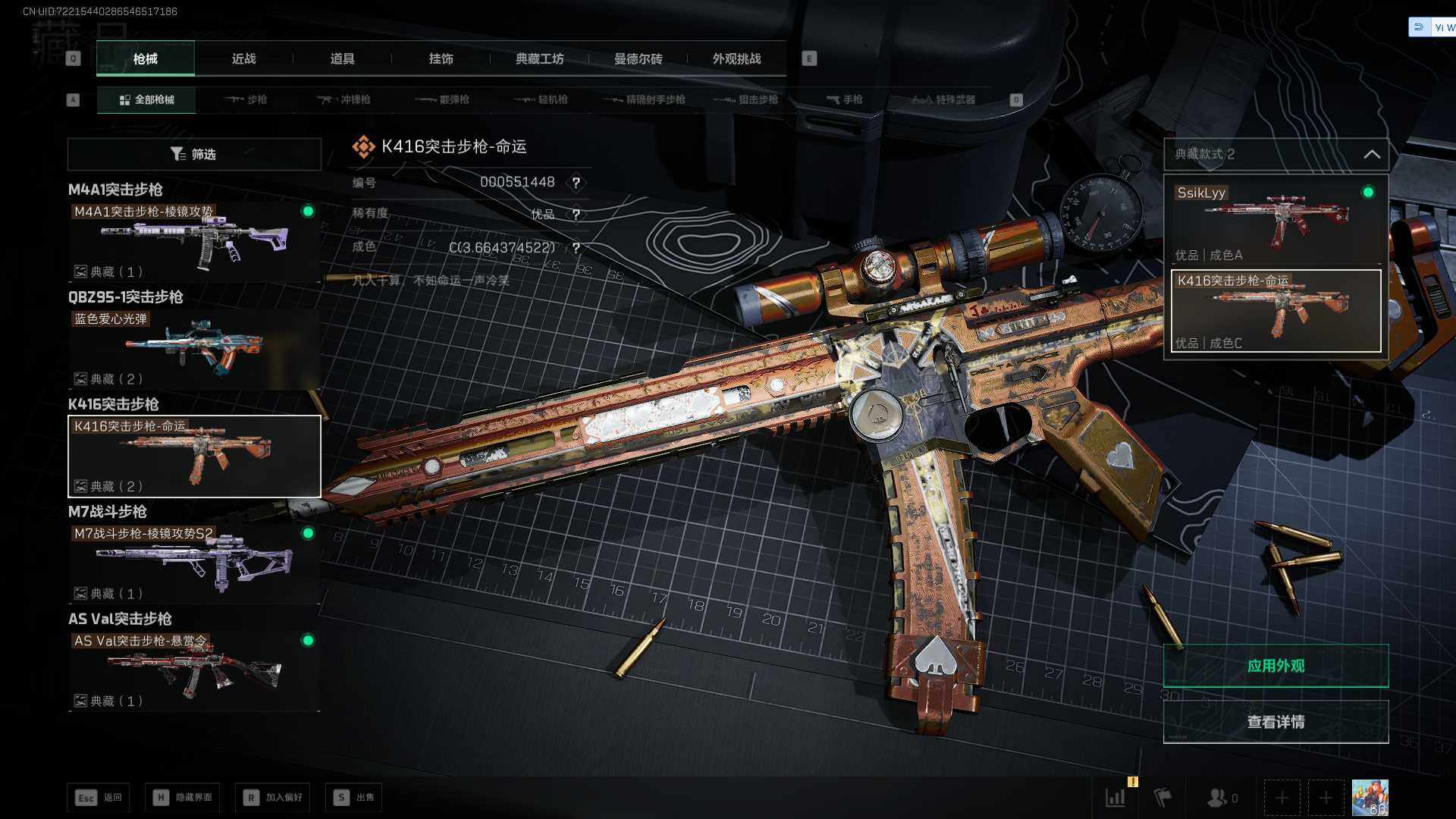Screen dimensions: 1456x819
Task: Switch to the 曼德尔砖 tab
Action: [x=638, y=58]
